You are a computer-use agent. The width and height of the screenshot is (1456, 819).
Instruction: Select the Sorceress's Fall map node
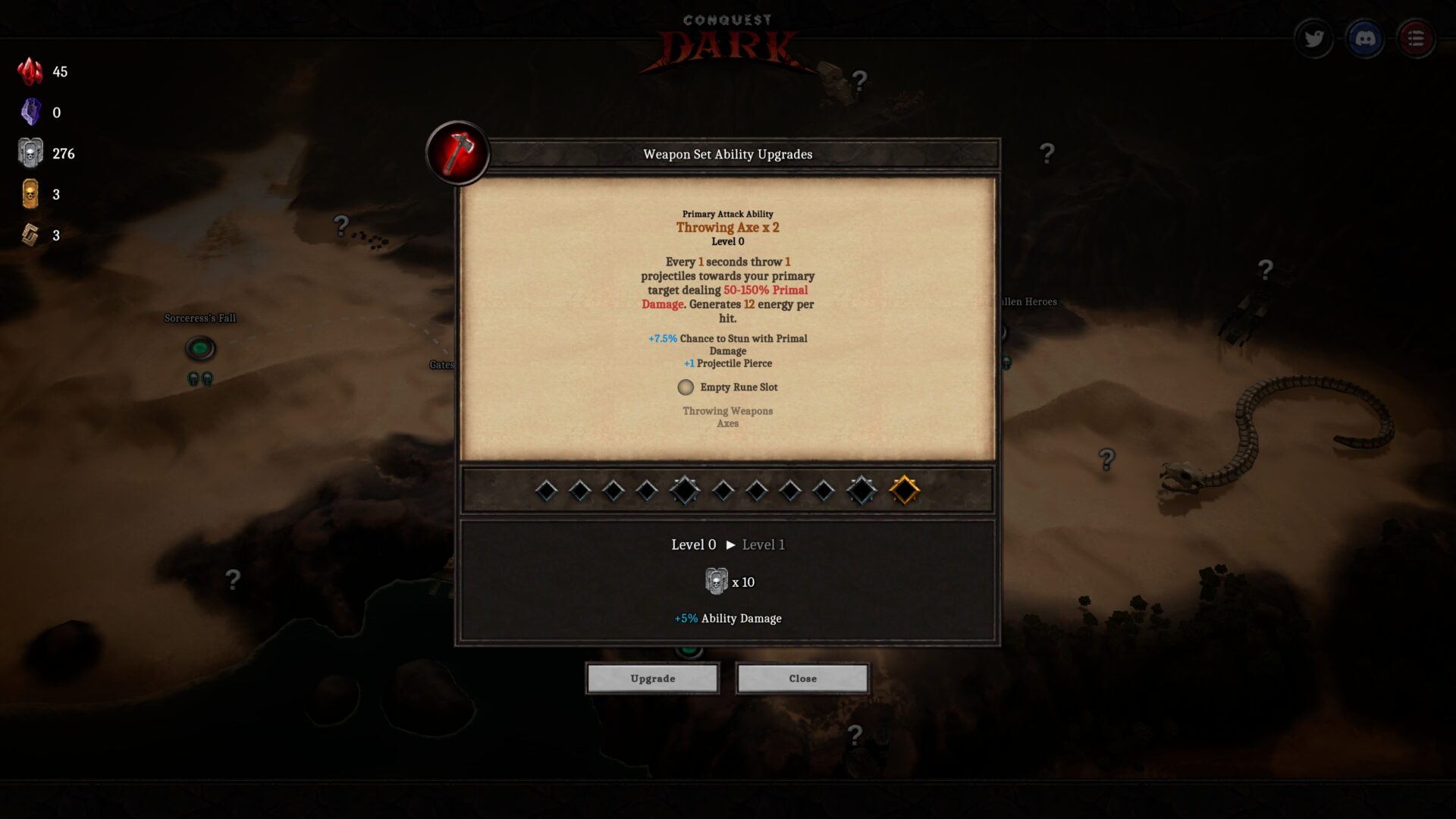coord(200,348)
